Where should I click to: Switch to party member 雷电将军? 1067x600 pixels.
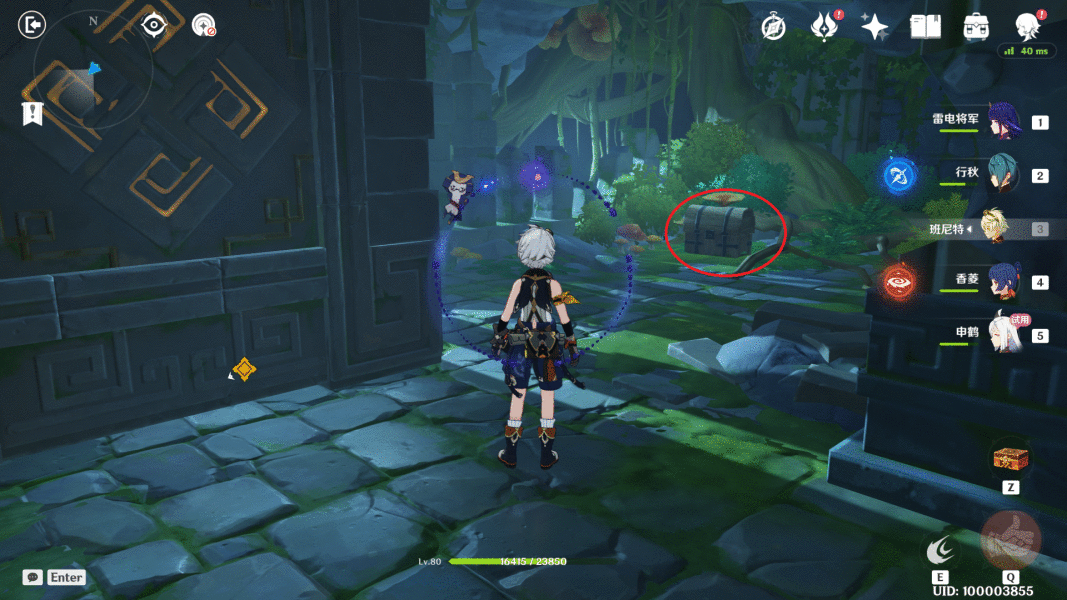click(1002, 122)
